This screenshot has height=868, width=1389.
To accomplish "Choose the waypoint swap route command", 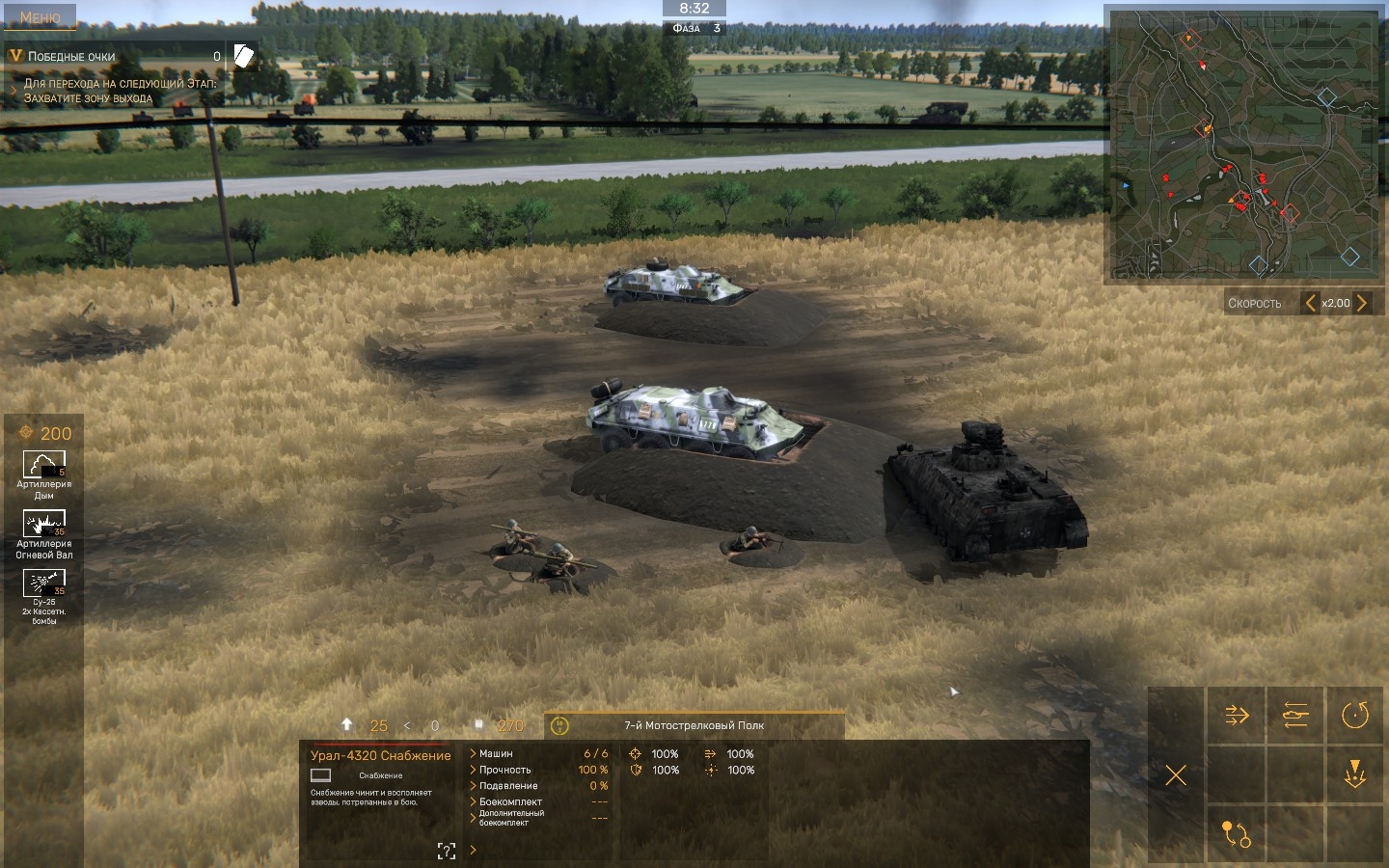I will (1237, 833).
